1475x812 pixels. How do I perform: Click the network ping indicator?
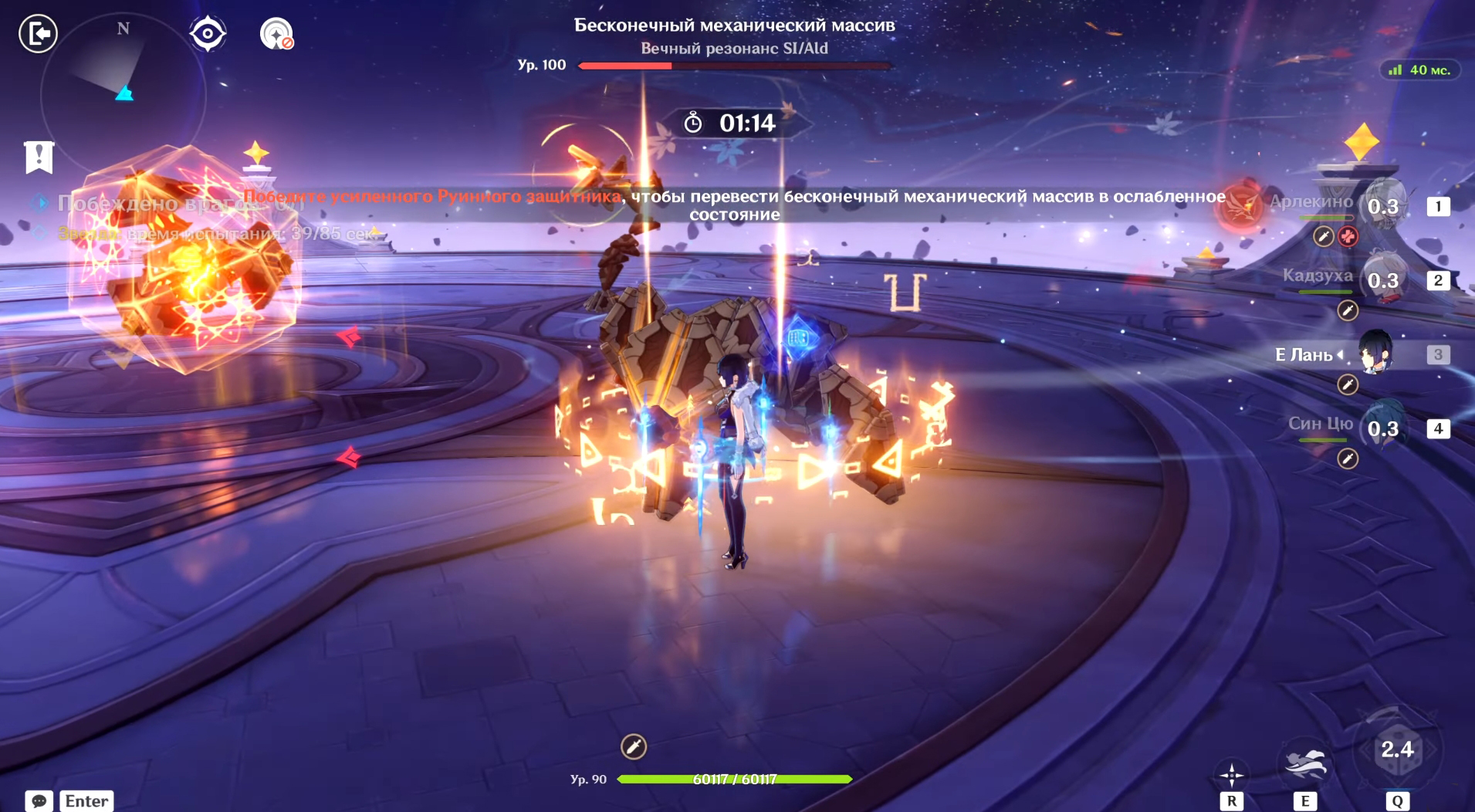(x=1419, y=70)
